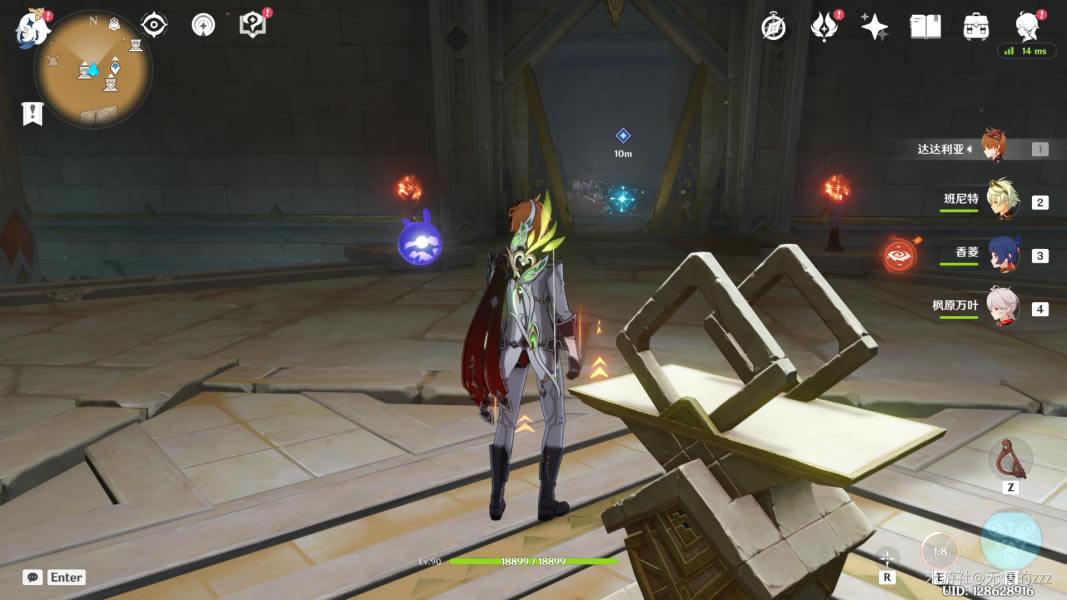The image size is (1067, 600).
Task: Open the backpack inventory
Action: click(x=975, y=27)
